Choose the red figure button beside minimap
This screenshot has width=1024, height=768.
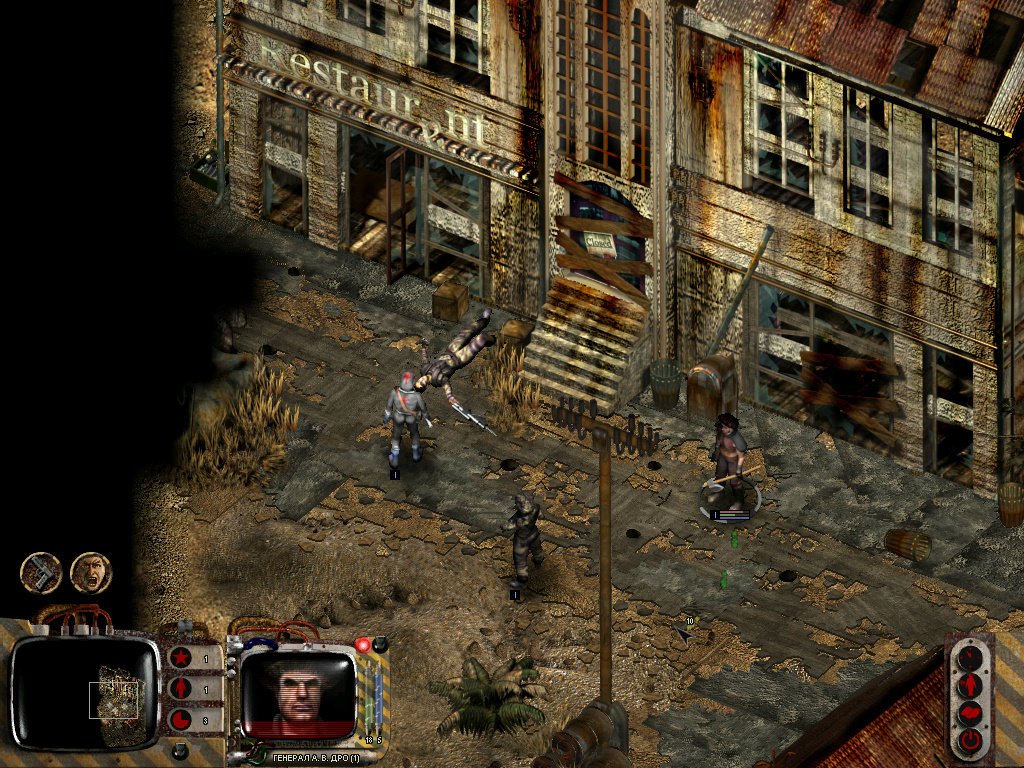point(181,690)
